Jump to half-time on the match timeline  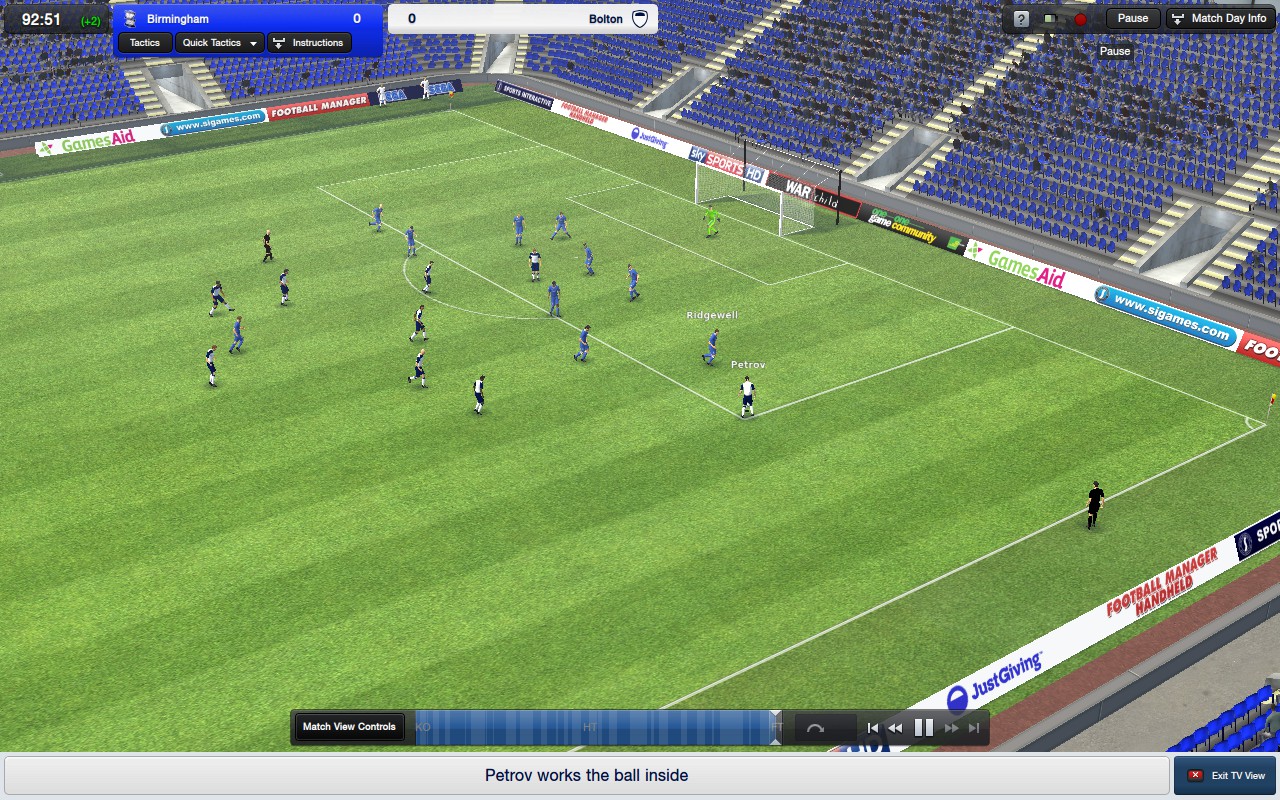[x=590, y=727]
